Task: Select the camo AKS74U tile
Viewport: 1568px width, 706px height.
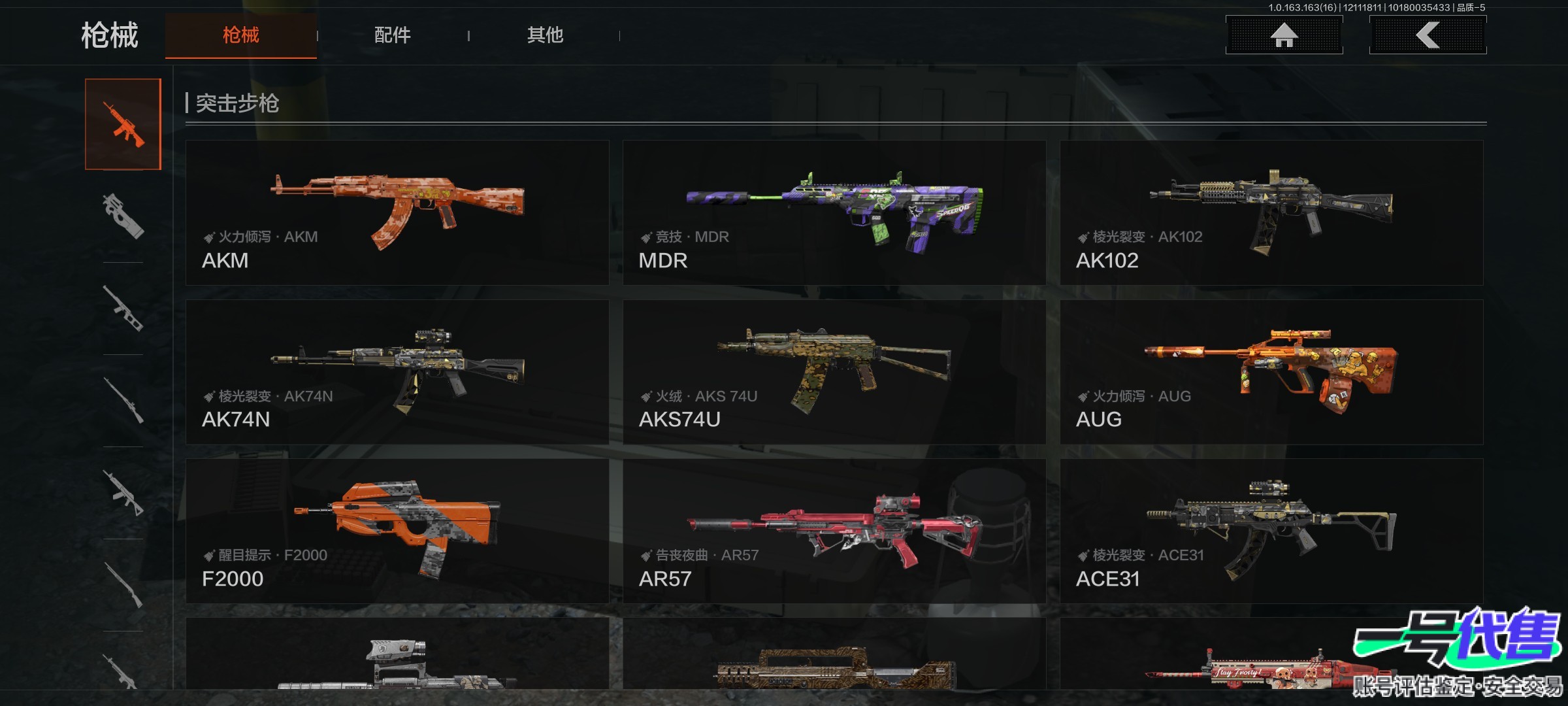Action: (834, 372)
